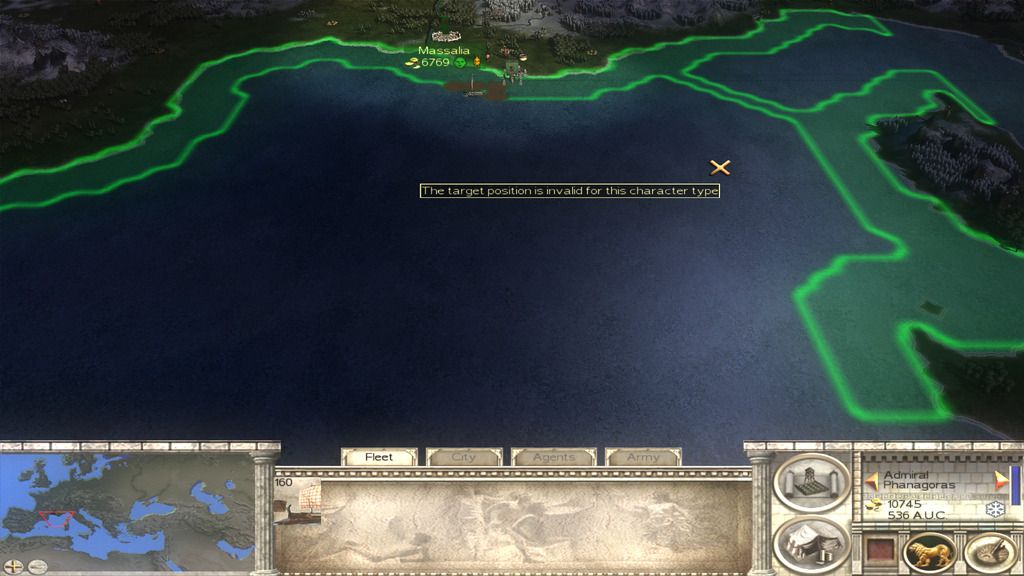Show the Army tab
1024x576 pixels.
643,457
